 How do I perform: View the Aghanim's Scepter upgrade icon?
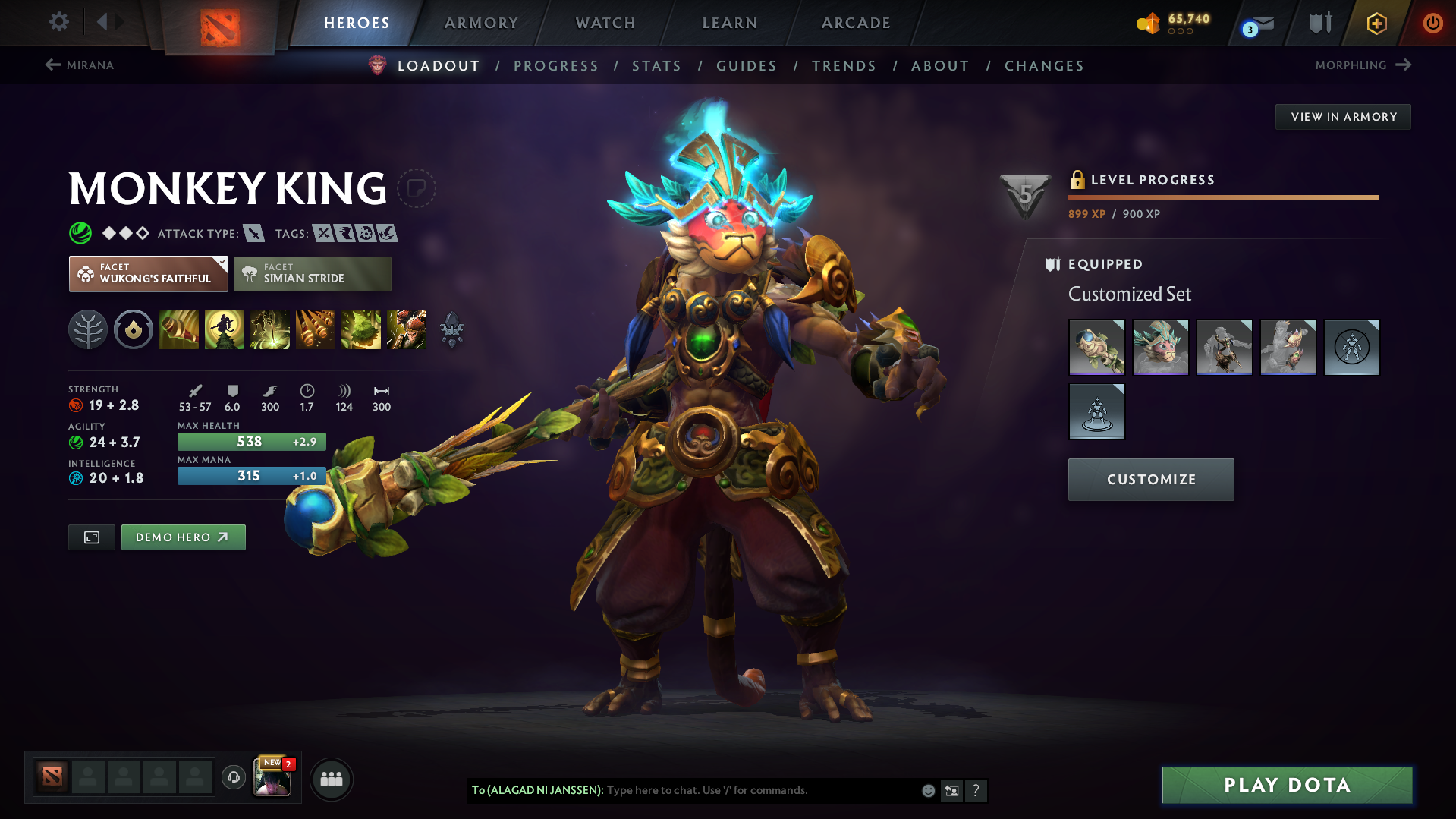451,329
